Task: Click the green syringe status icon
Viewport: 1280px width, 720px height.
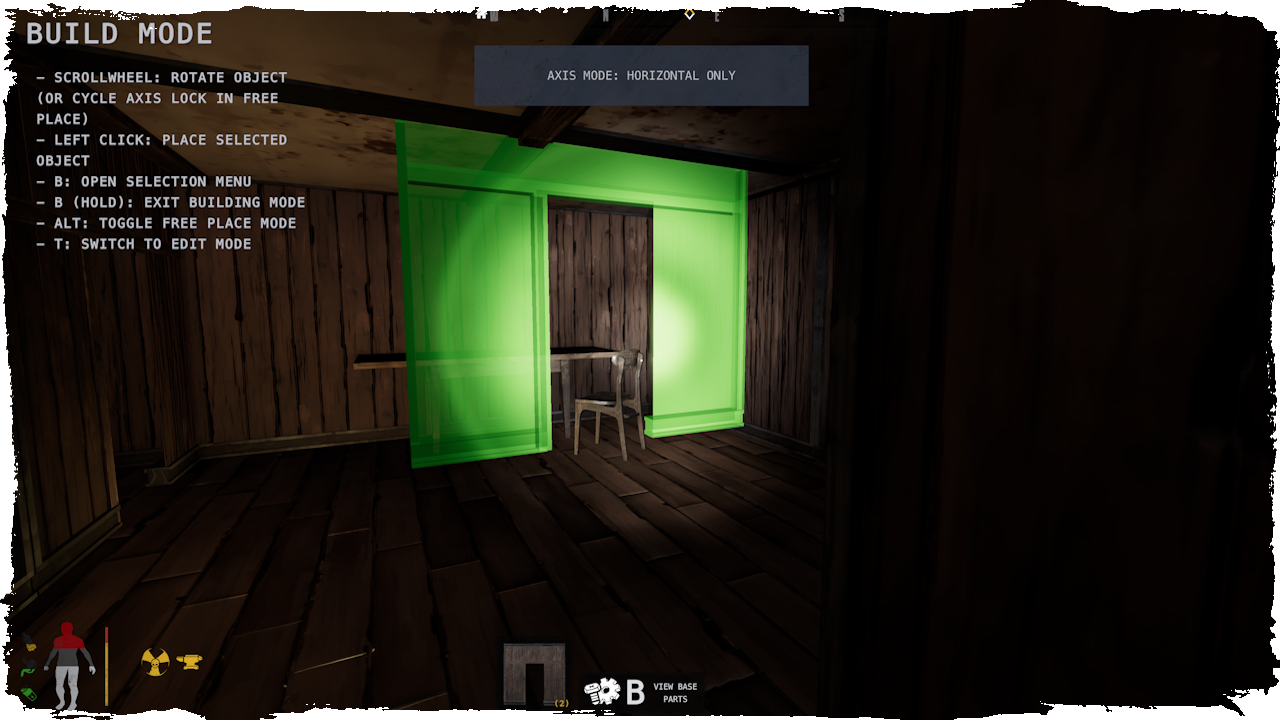Action: pos(27,671)
